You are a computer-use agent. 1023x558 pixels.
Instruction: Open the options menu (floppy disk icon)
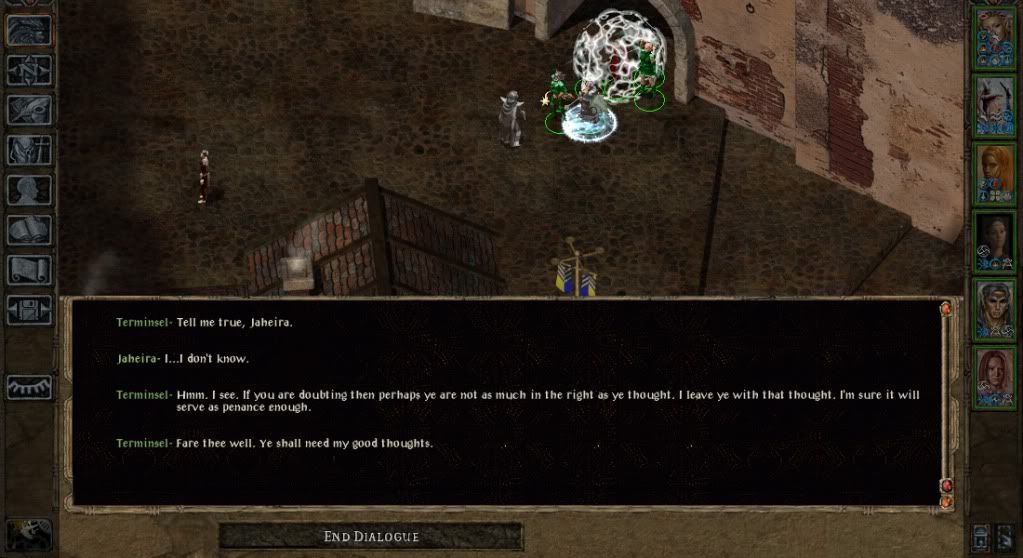click(x=29, y=310)
